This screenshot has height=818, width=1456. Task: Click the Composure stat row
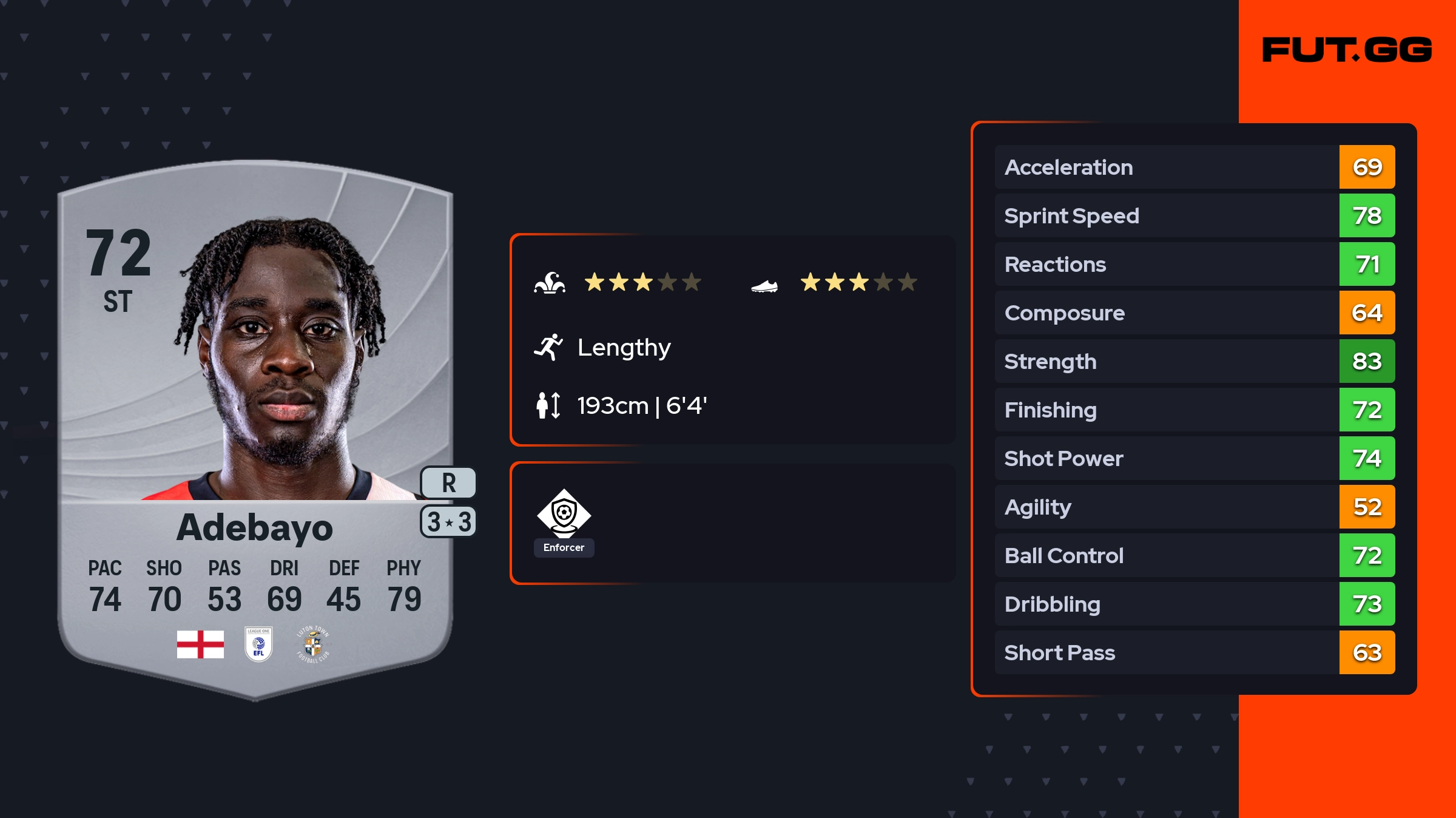[x=1194, y=313]
